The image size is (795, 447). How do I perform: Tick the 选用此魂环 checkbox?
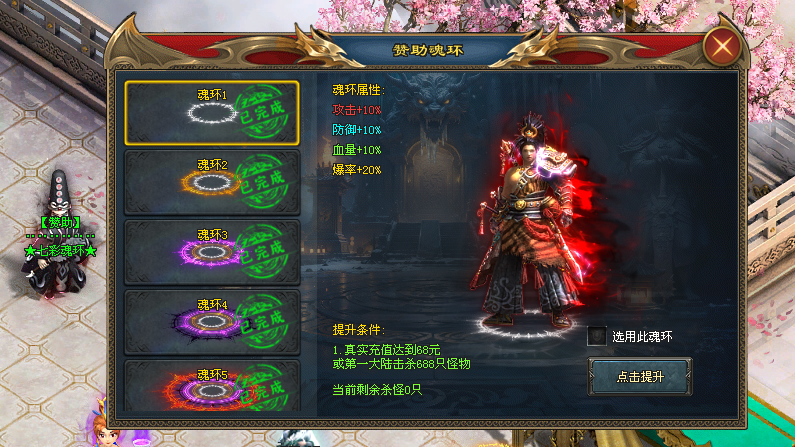tap(597, 337)
